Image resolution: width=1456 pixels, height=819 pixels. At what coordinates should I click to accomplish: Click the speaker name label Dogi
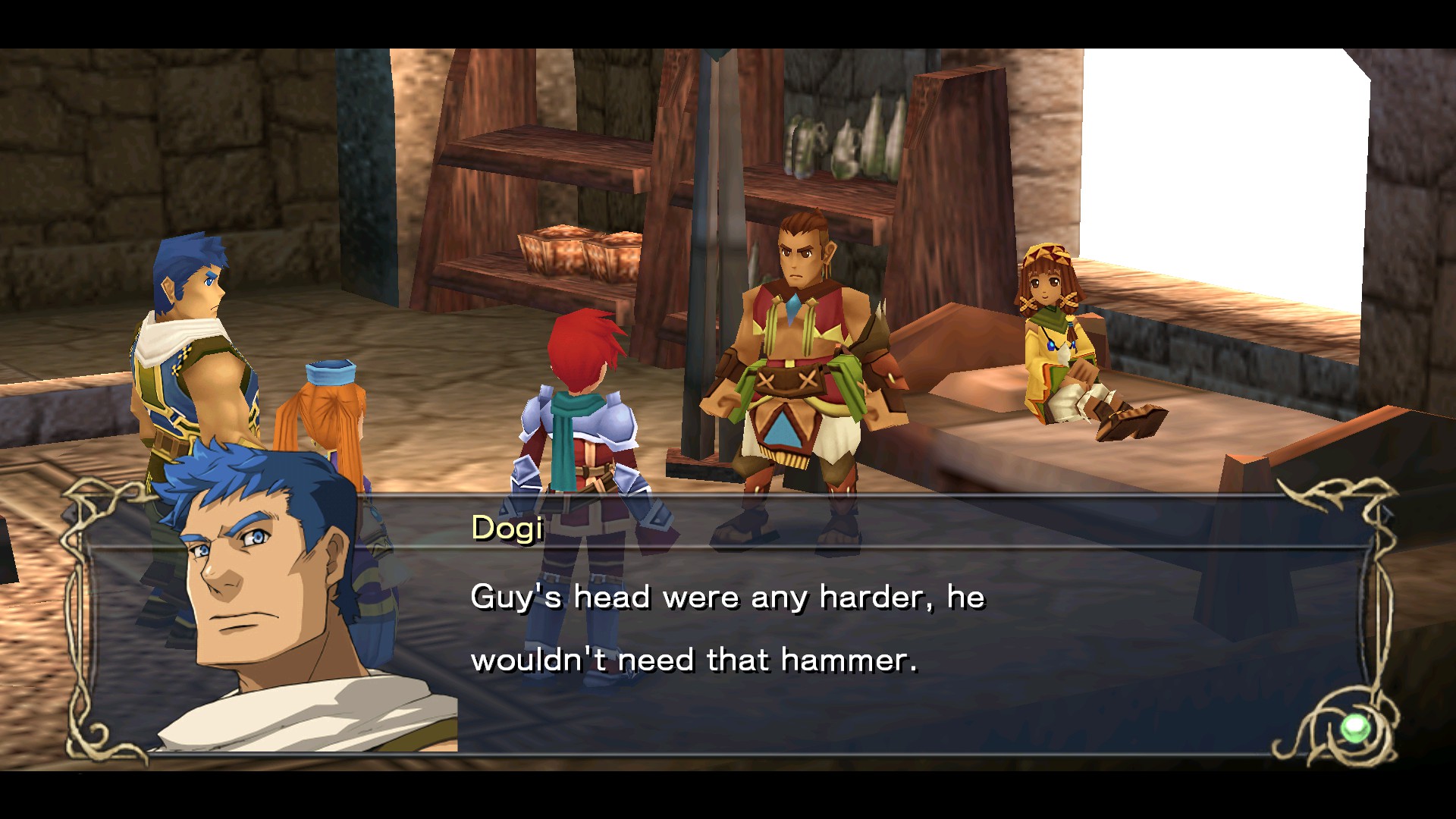click(x=507, y=529)
